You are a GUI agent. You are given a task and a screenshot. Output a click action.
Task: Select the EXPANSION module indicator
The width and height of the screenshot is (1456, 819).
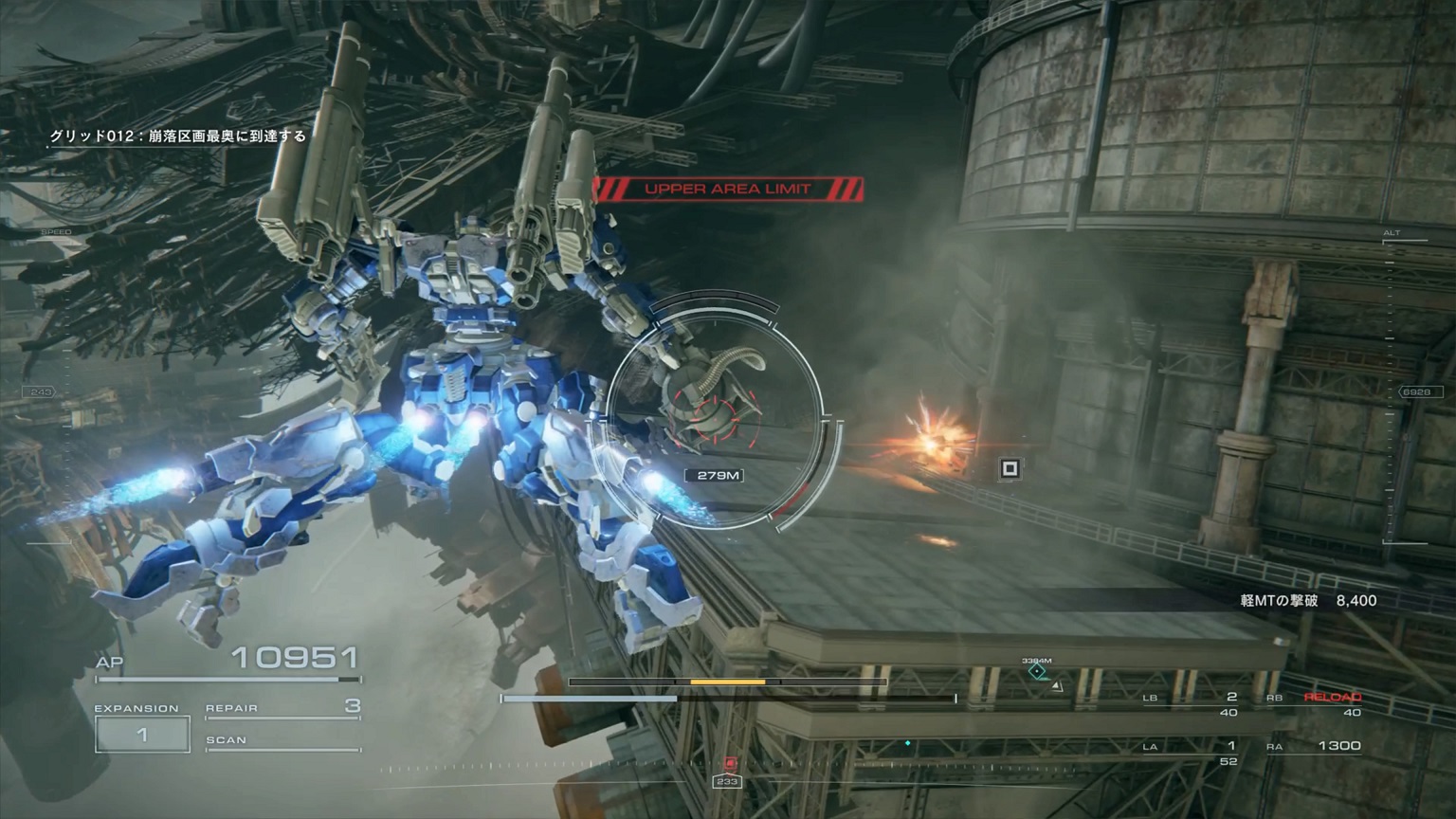pos(140,732)
